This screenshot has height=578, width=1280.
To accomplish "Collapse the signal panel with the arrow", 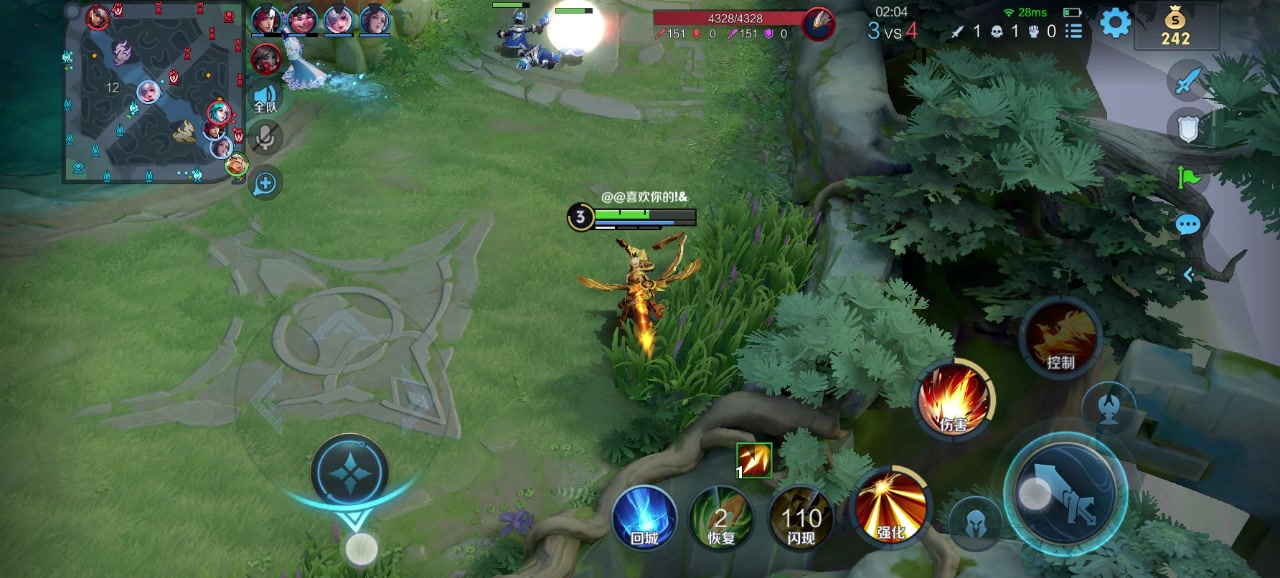I will point(1188,274).
